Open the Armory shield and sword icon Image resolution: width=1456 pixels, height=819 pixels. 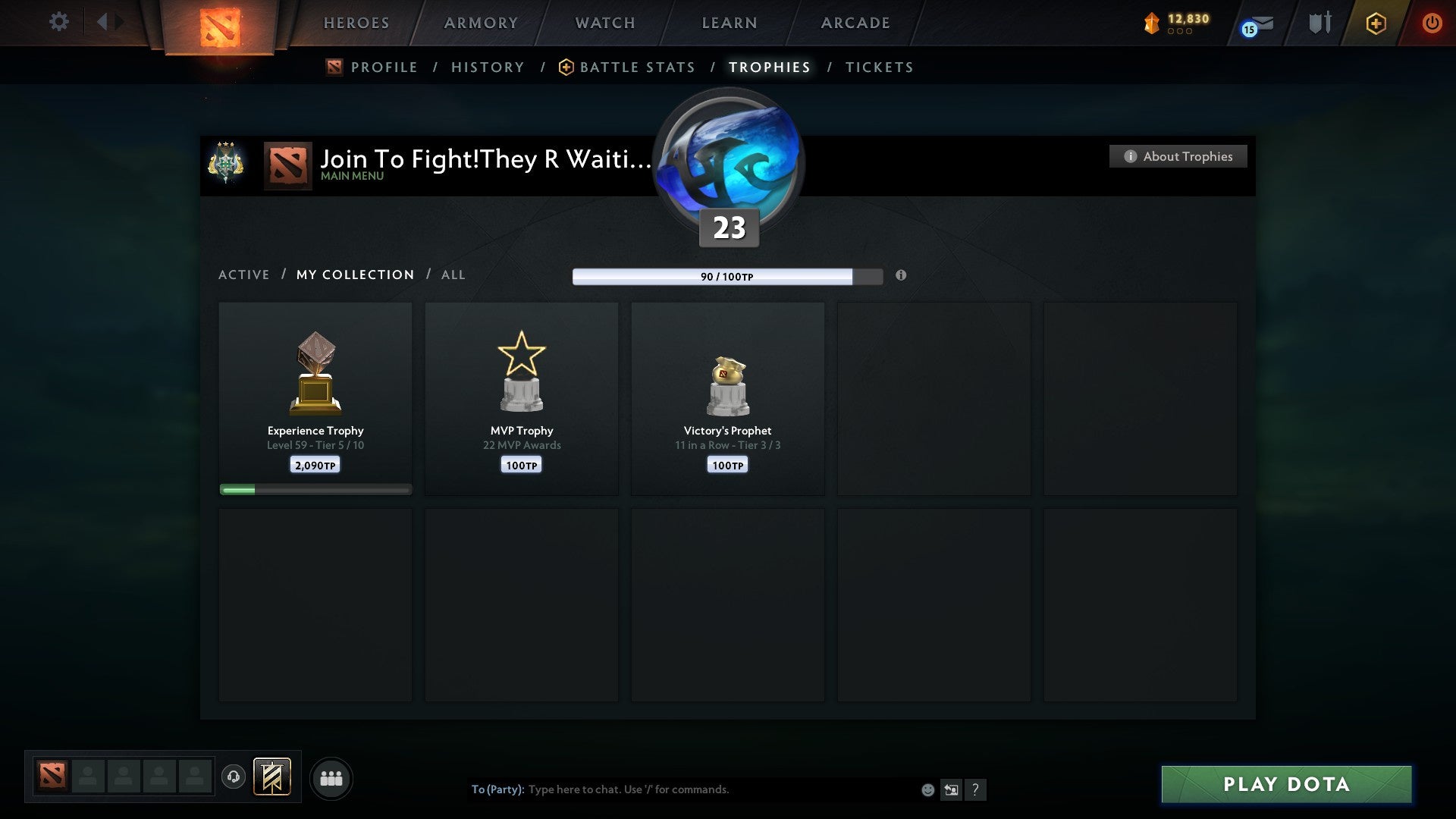pos(1319,23)
